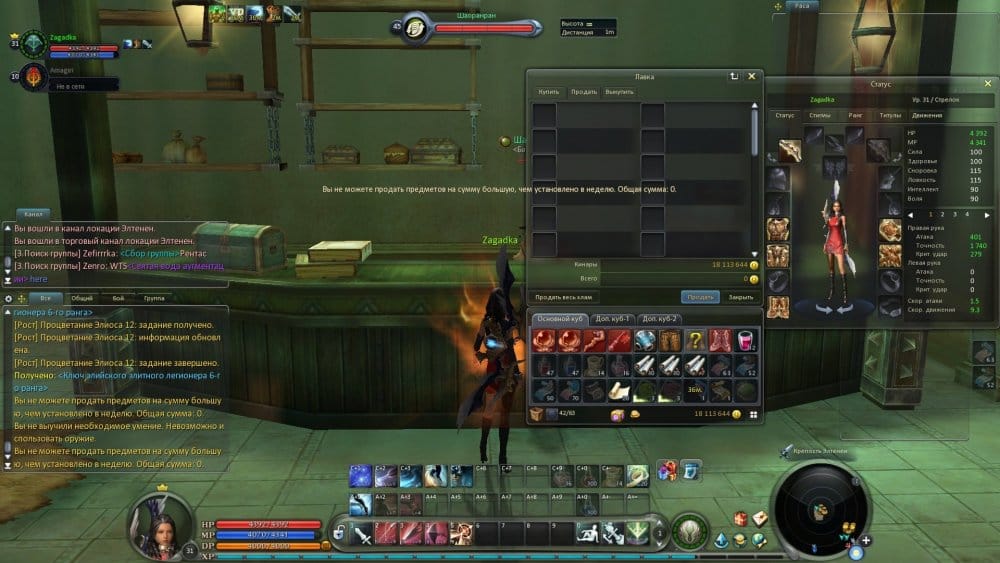Image resolution: width=1000 pixels, height=563 pixels.
Task: Open the Доп. куб-2 inventory tab
Action: [x=661, y=318]
